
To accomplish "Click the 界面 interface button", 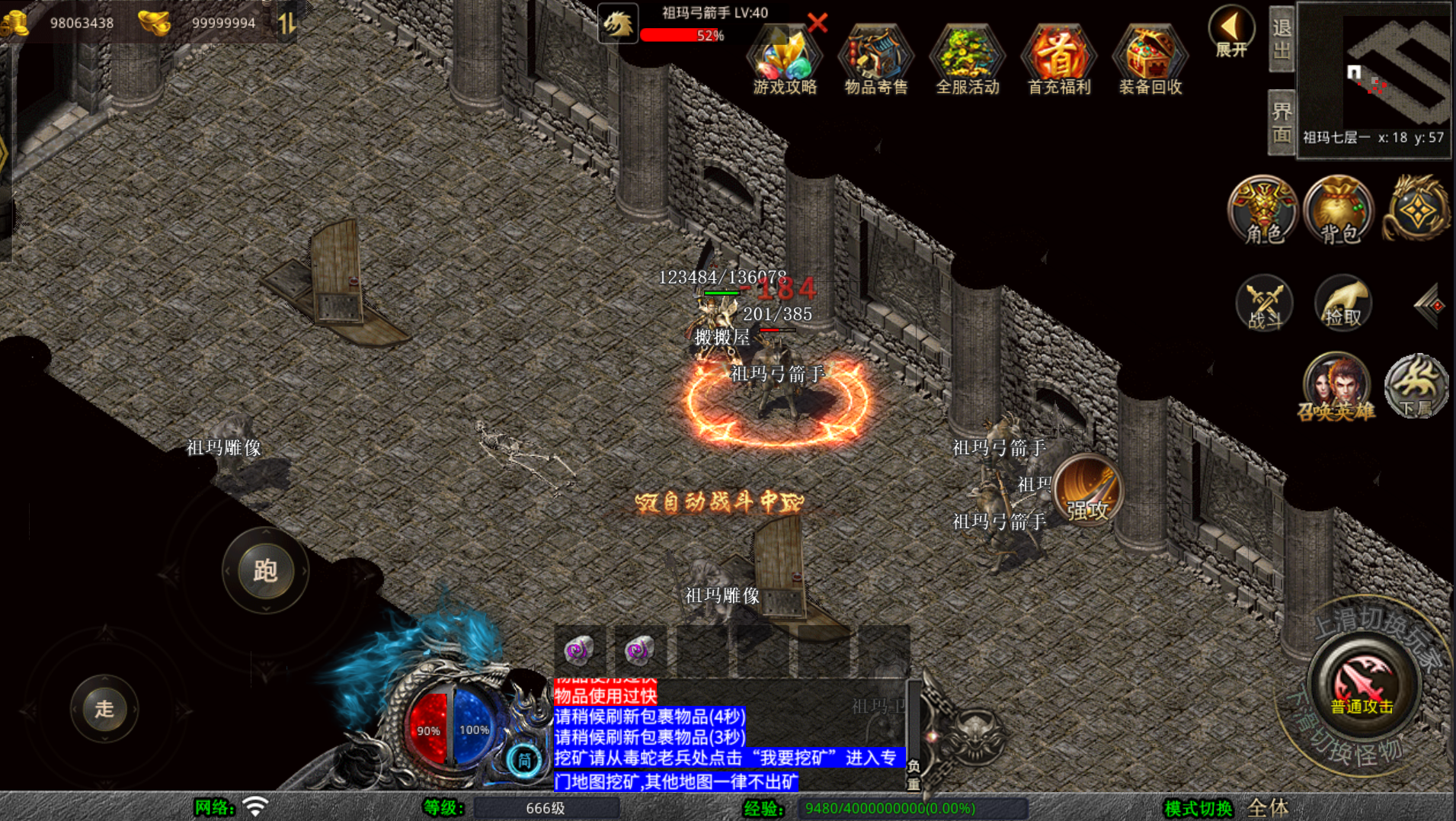I will click(1282, 122).
